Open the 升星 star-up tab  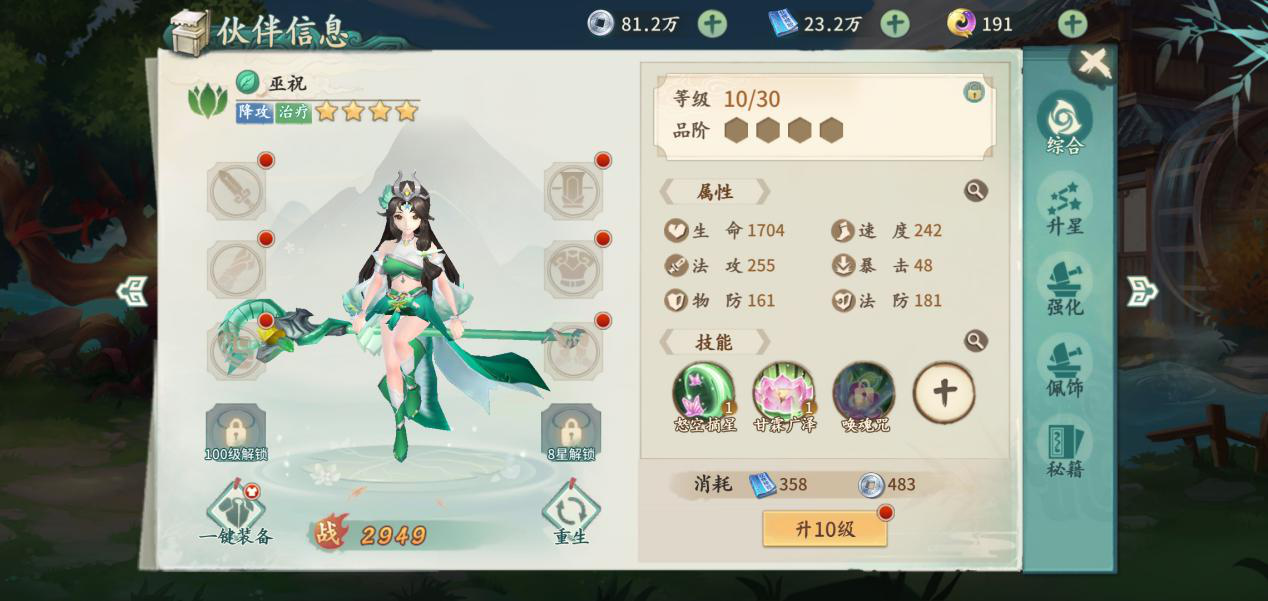[x=1065, y=205]
